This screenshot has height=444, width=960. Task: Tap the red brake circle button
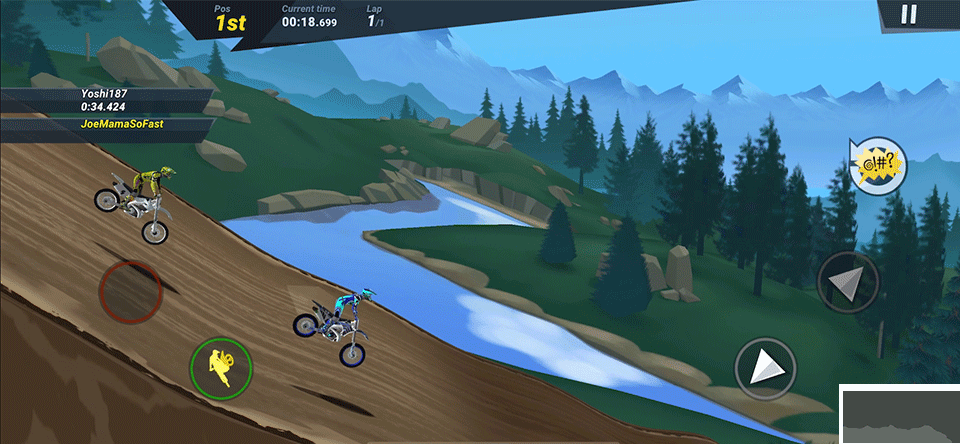[130, 291]
